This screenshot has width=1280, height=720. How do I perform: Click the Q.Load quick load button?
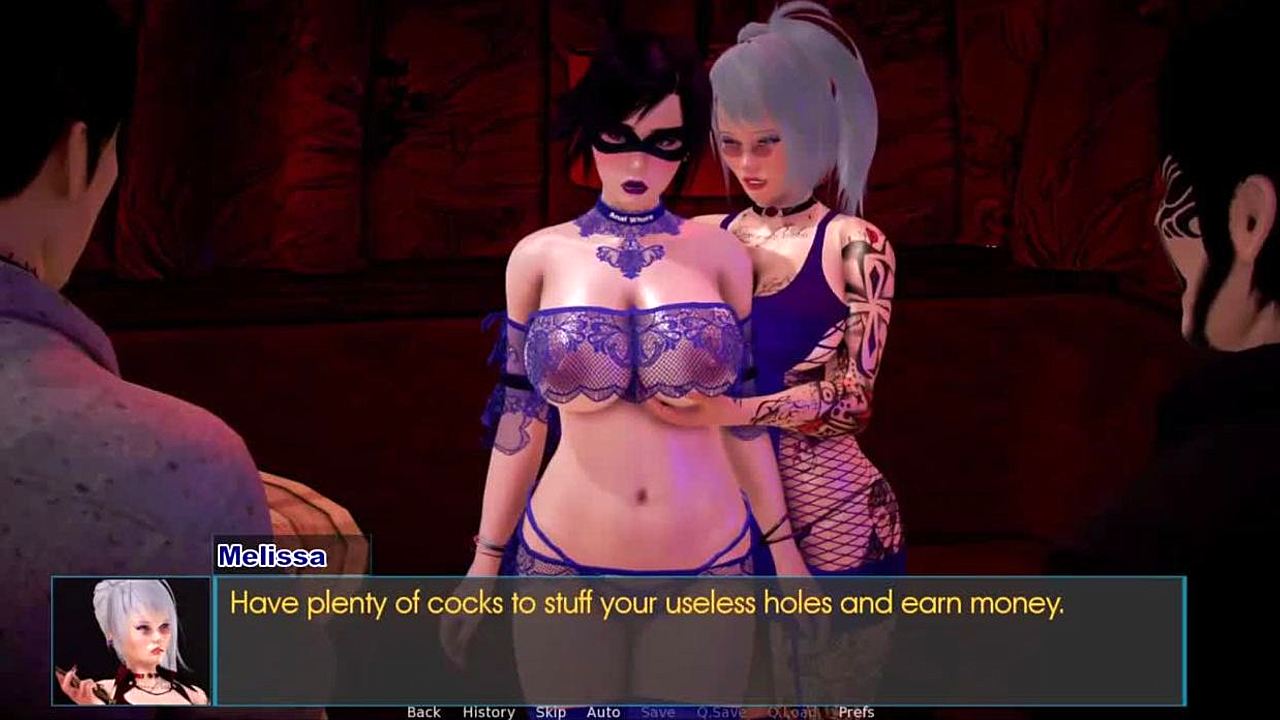[792, 712]
